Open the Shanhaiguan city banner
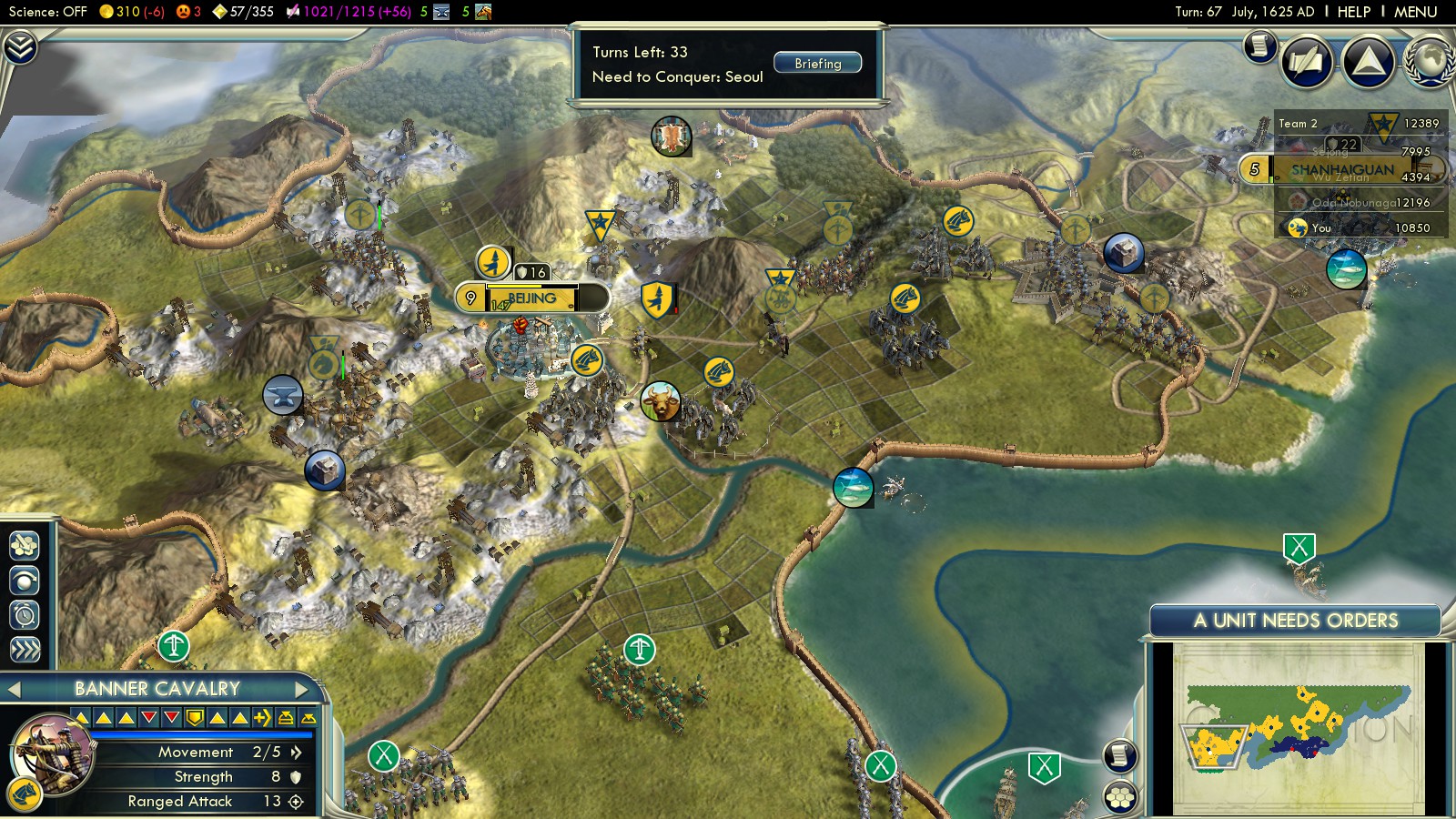 (x=1341, y=169)
